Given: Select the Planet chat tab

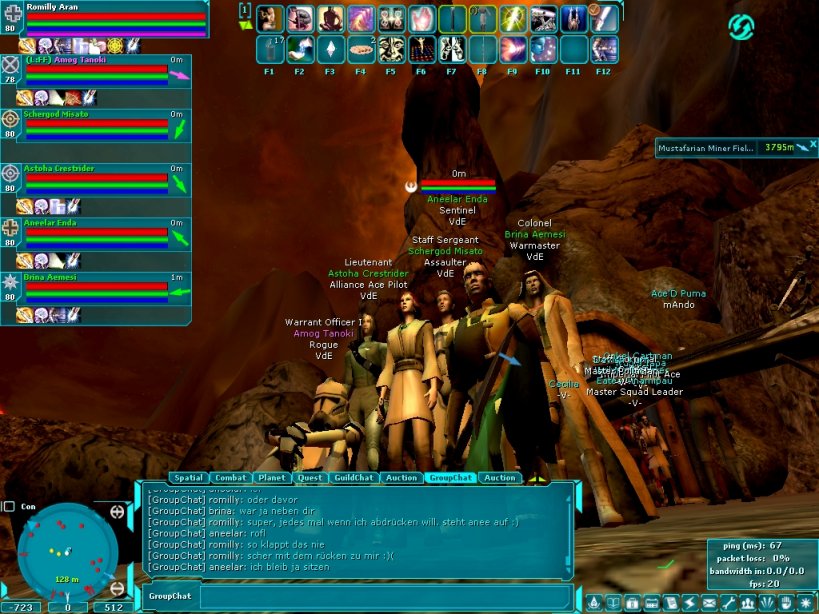Looking at the screenshot, I should pos(271,478).
